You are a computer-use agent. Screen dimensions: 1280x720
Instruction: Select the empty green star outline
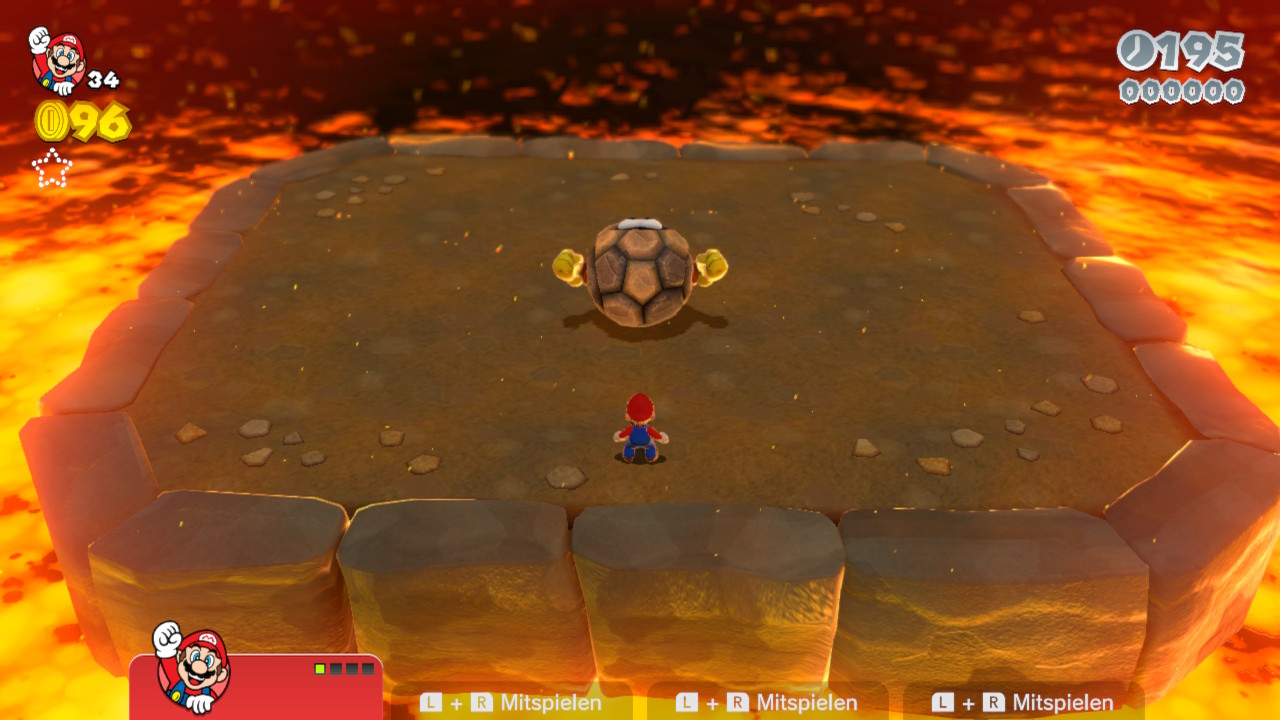tap(52, 168)
